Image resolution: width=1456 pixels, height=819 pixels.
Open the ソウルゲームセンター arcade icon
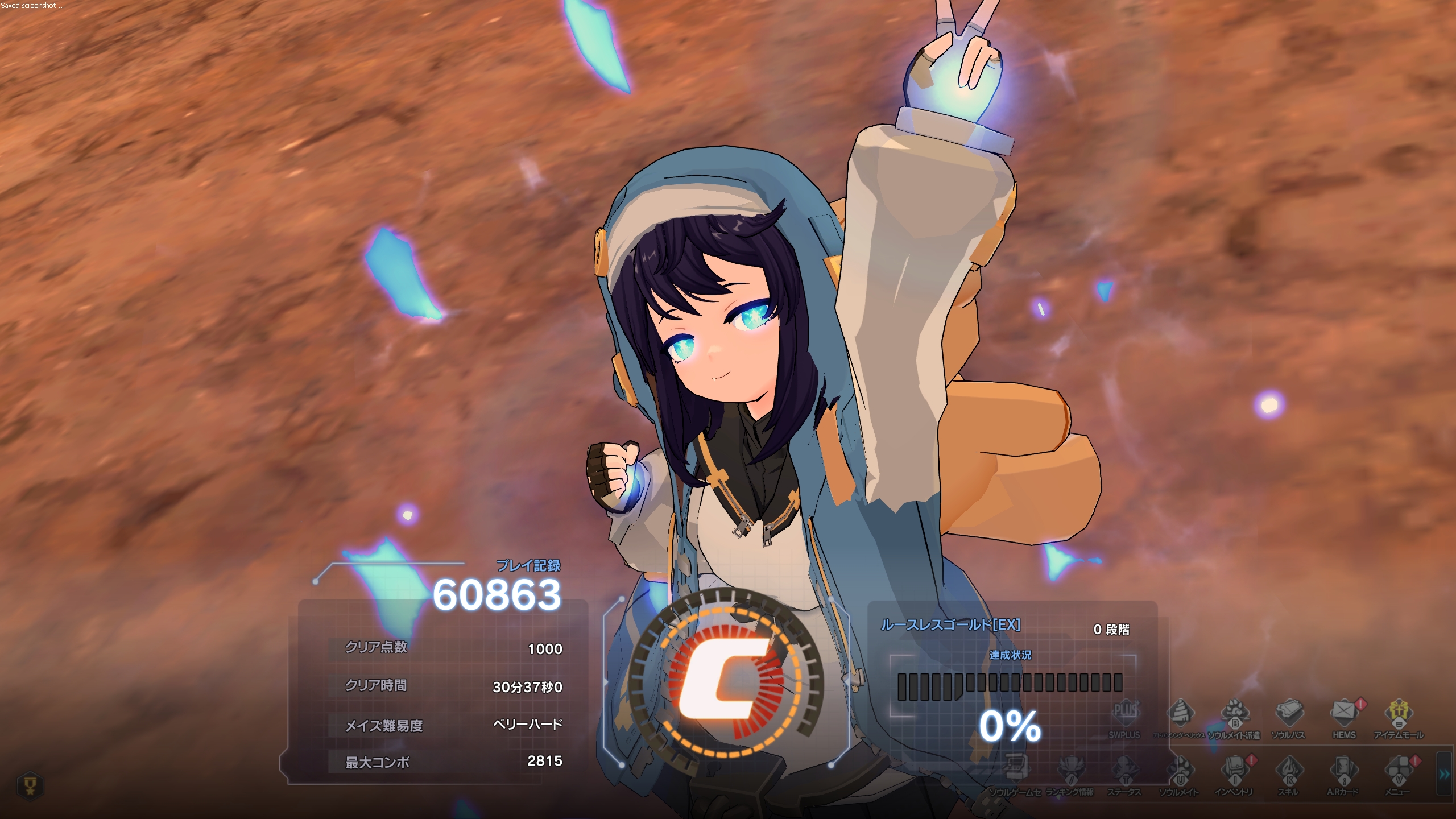1015,769
